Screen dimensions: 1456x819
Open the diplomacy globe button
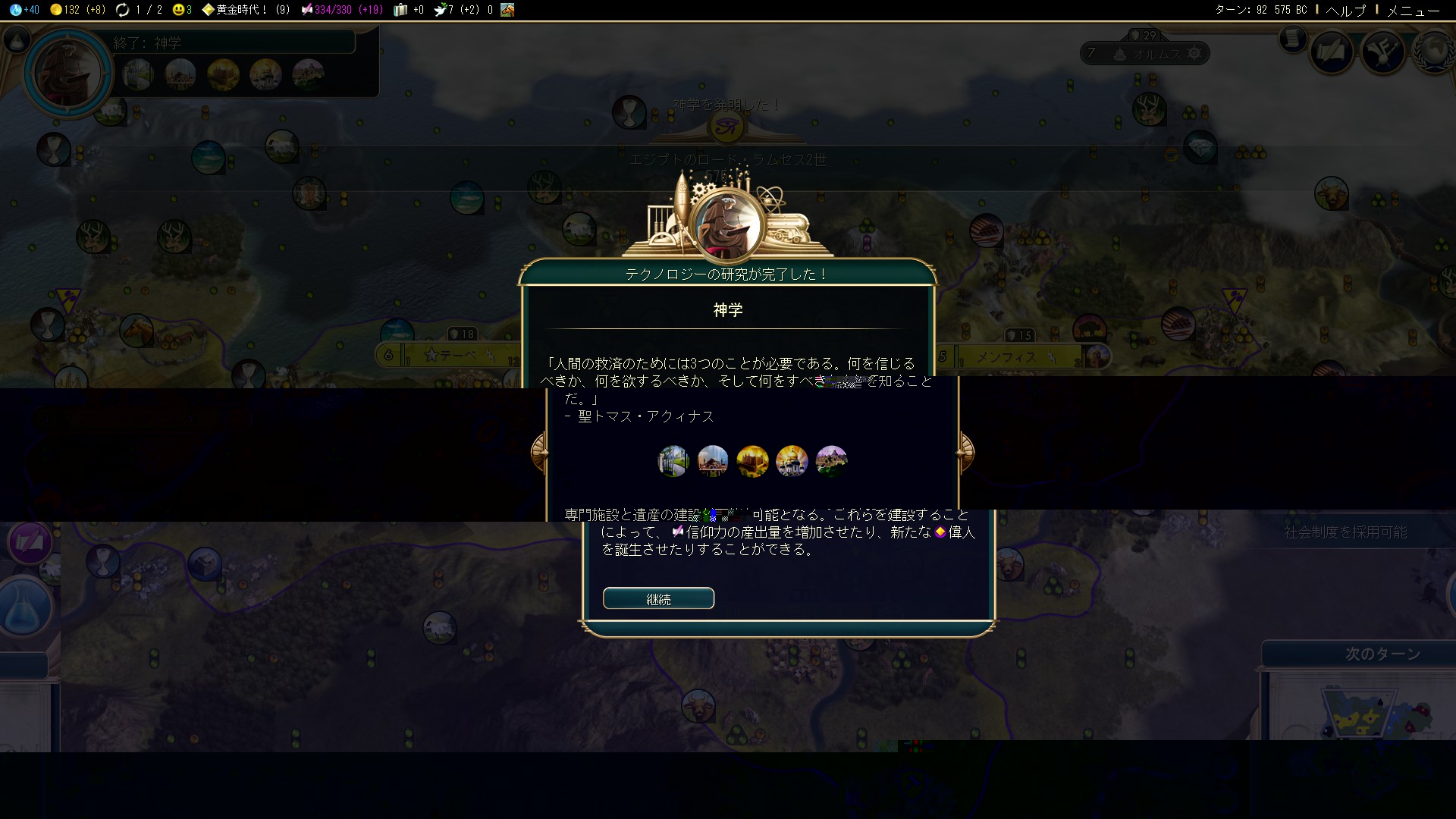coord(1436,52)
